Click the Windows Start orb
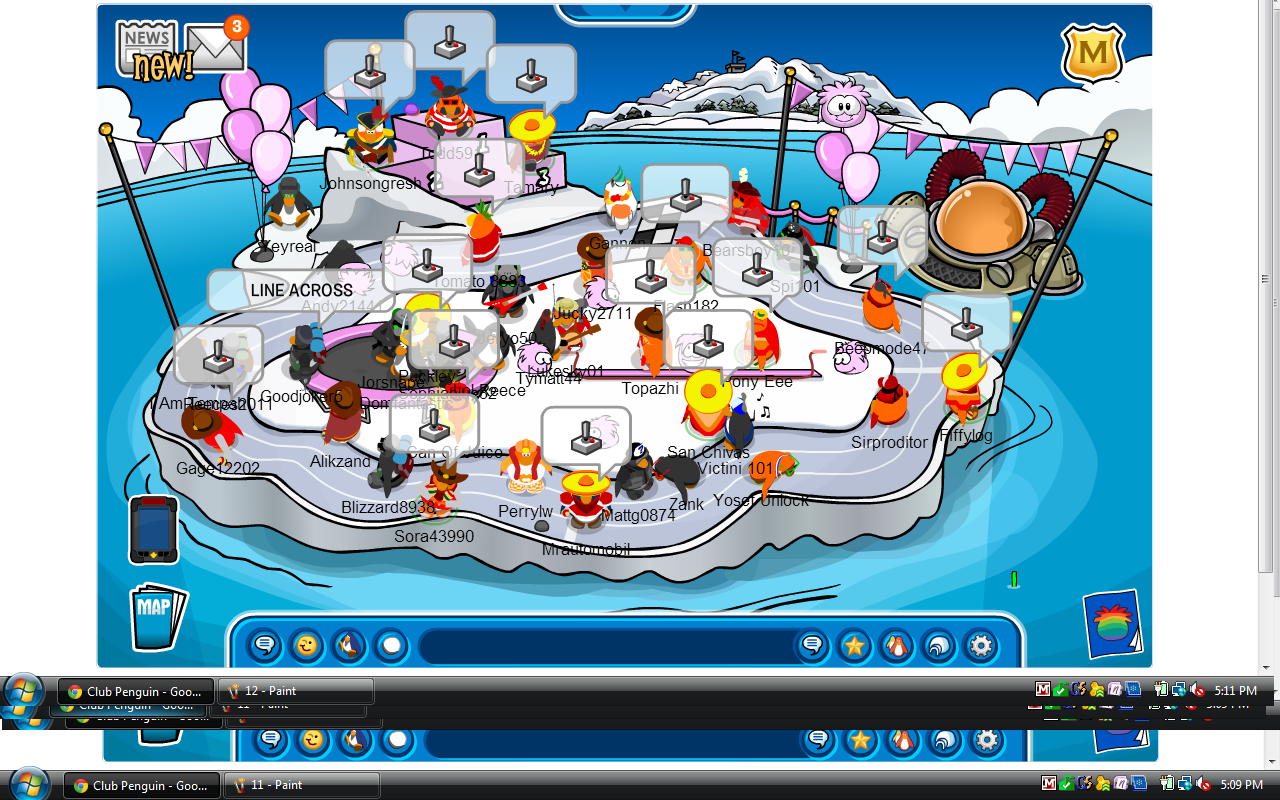Screen dimensions: 1280x800 point(24,691)
